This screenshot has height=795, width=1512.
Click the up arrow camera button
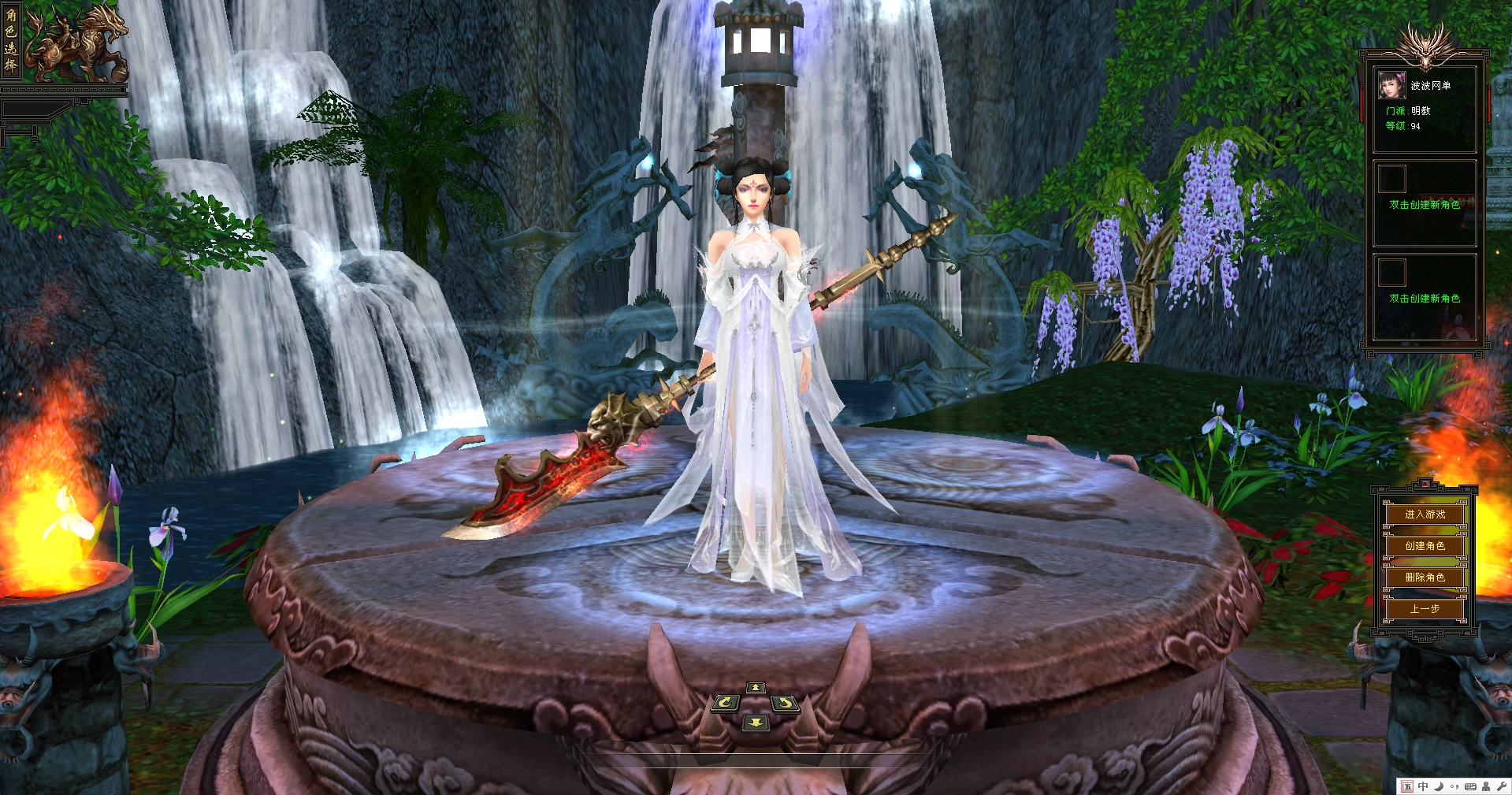click(x=756, y=688)
